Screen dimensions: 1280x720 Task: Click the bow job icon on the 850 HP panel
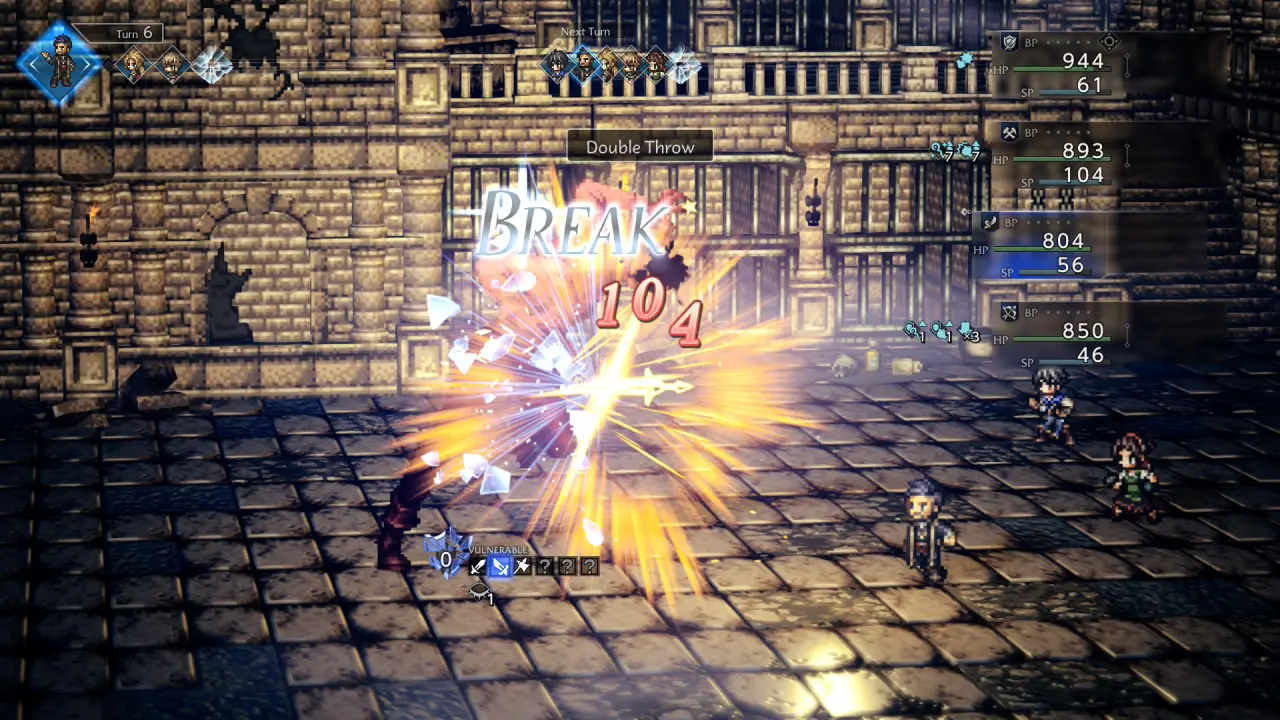point(1010,312)
